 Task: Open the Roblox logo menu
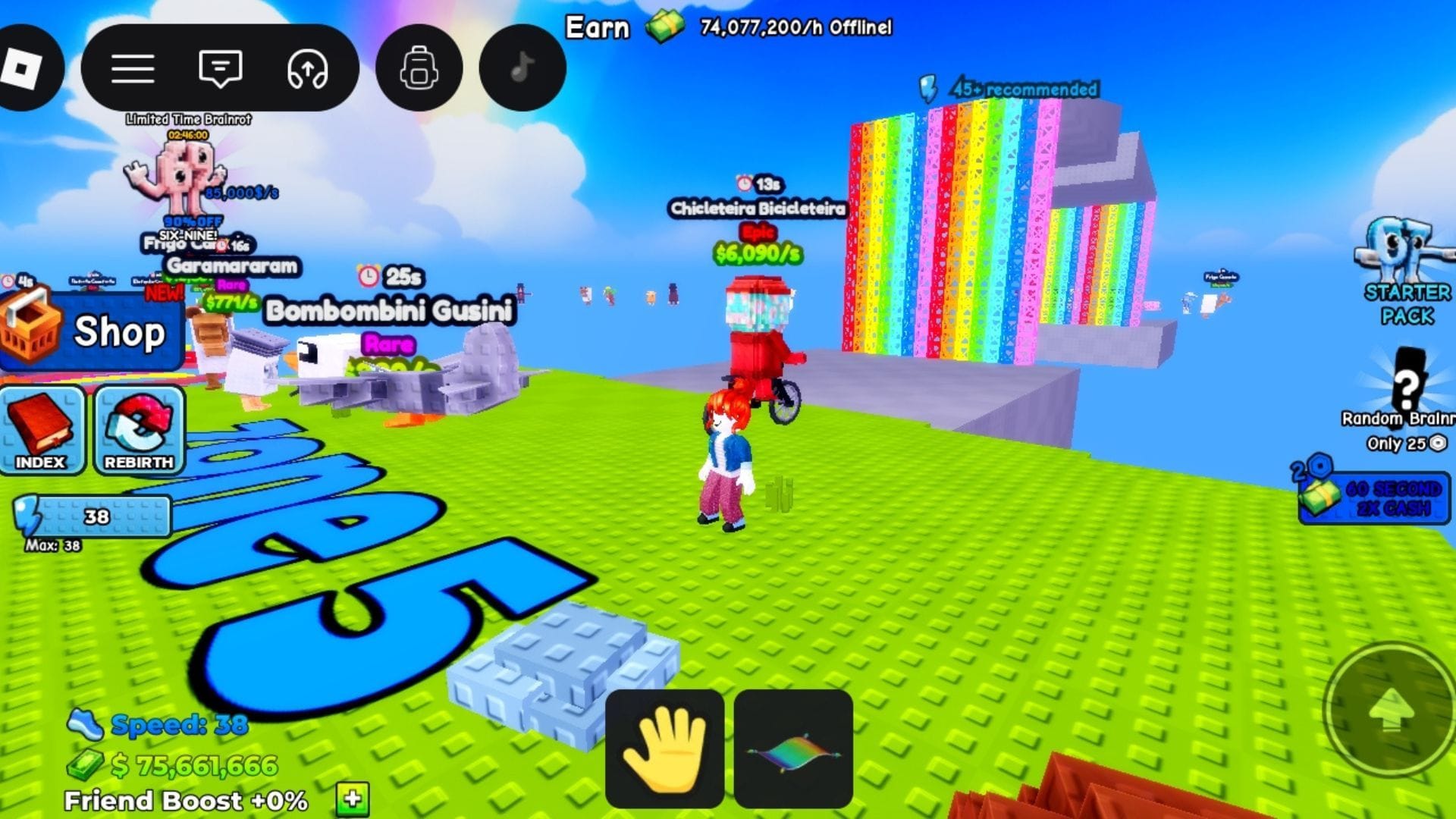click(x=21, y=68)
